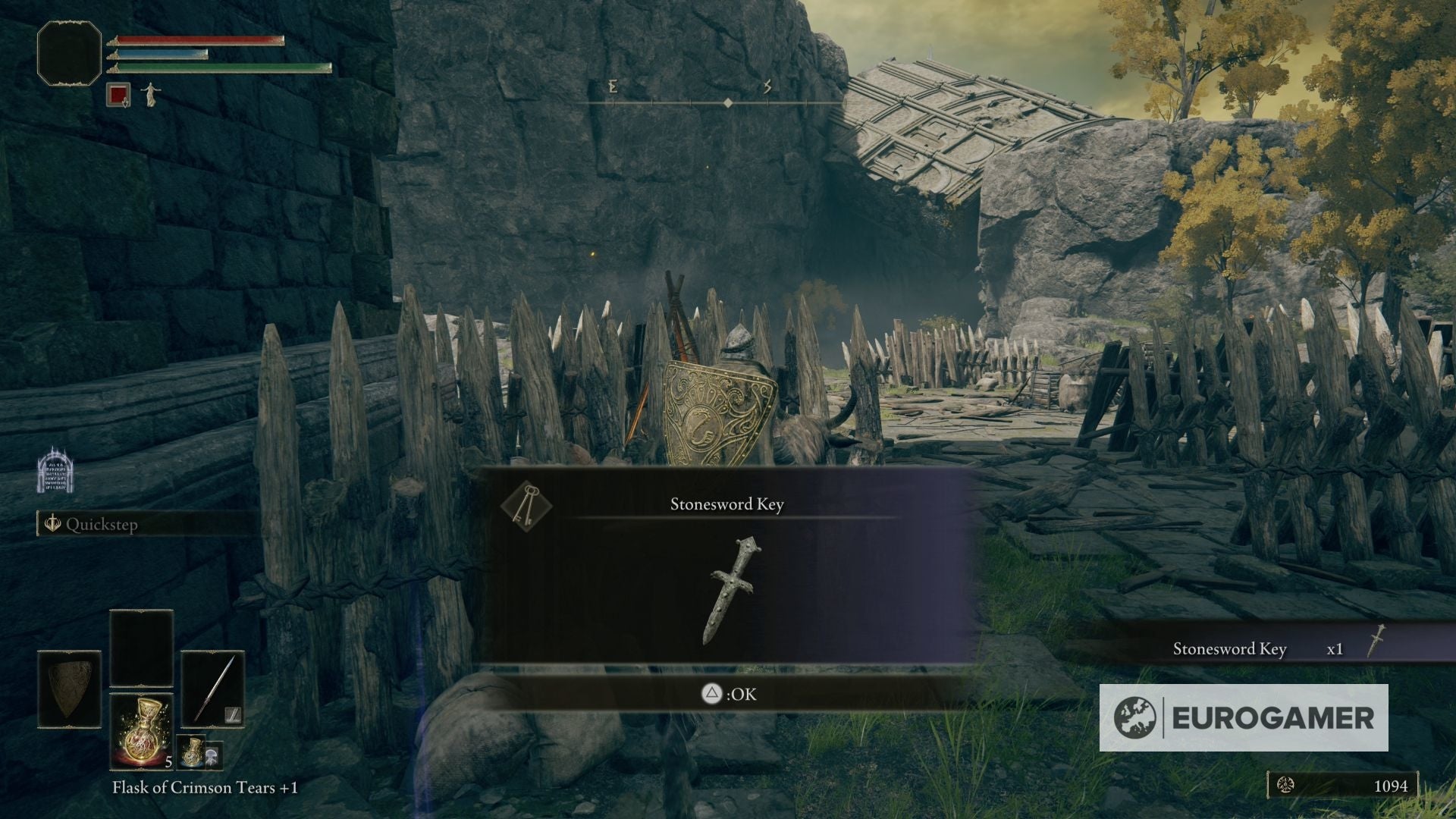This screenshot has height=819, width=1456.
Task: Click the summoning pool effigy icon on the left
Action: click(54, 474)
